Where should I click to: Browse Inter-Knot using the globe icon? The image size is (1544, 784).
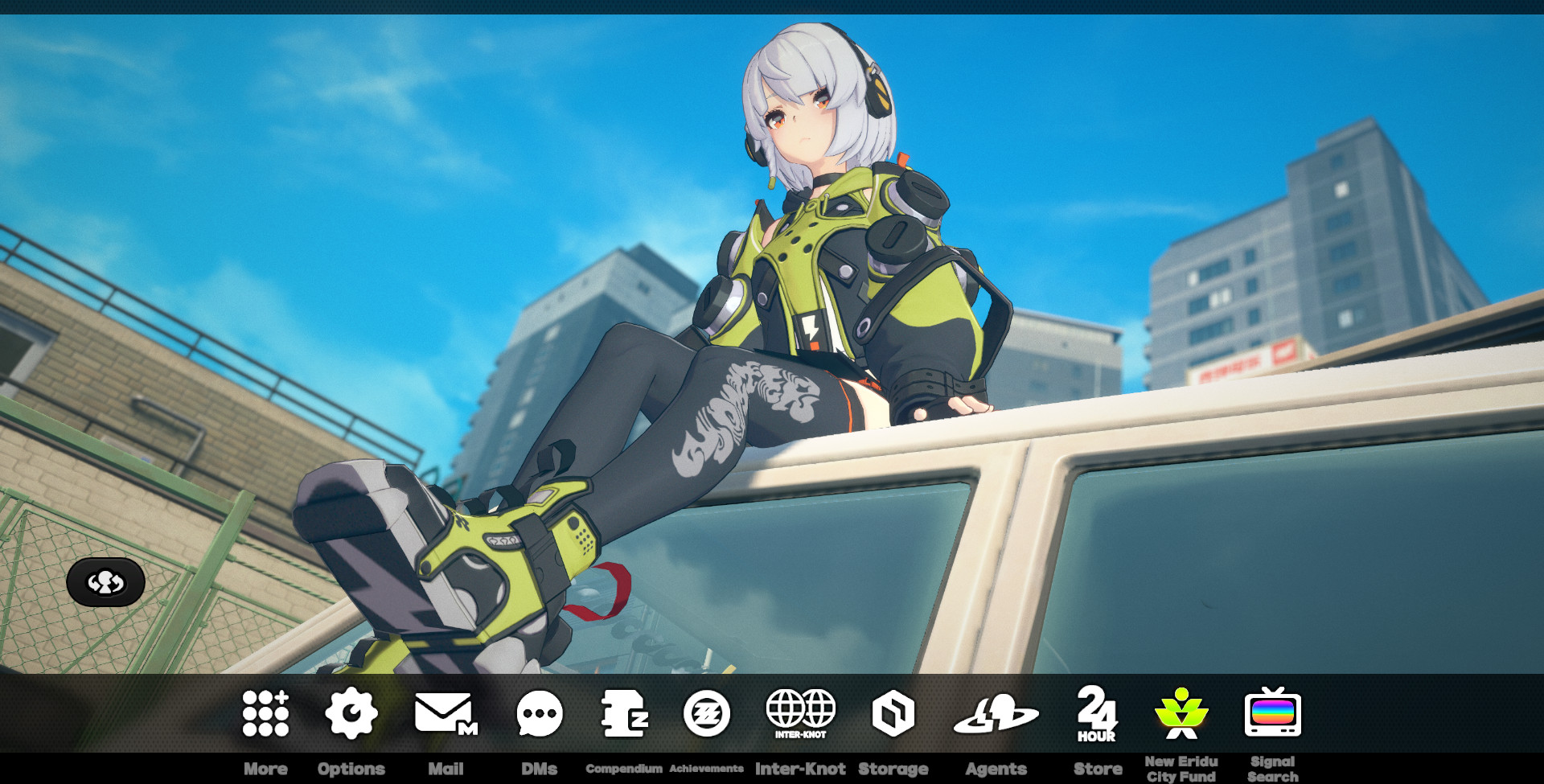click(x=800, y=712)
